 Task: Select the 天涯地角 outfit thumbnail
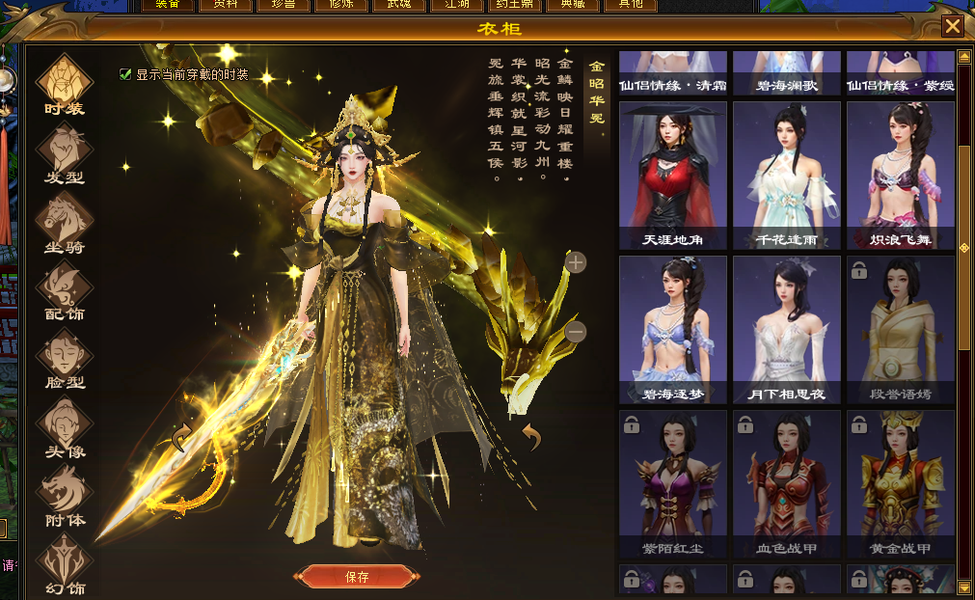pyautogui.click(x=673, y=175)
